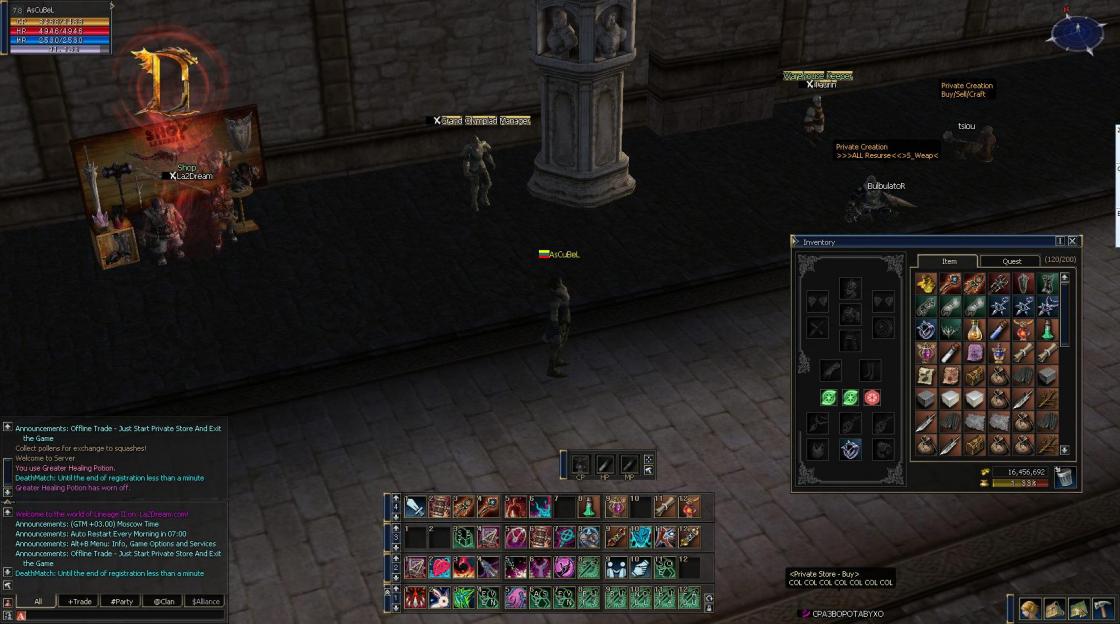Focus the chat message input field
The image size is (1120, 624).
pos(120,616)
